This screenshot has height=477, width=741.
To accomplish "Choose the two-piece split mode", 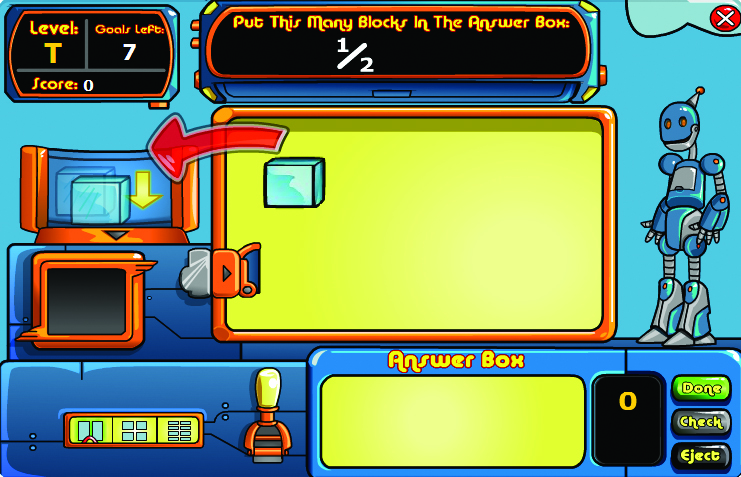I will [90, 431].
